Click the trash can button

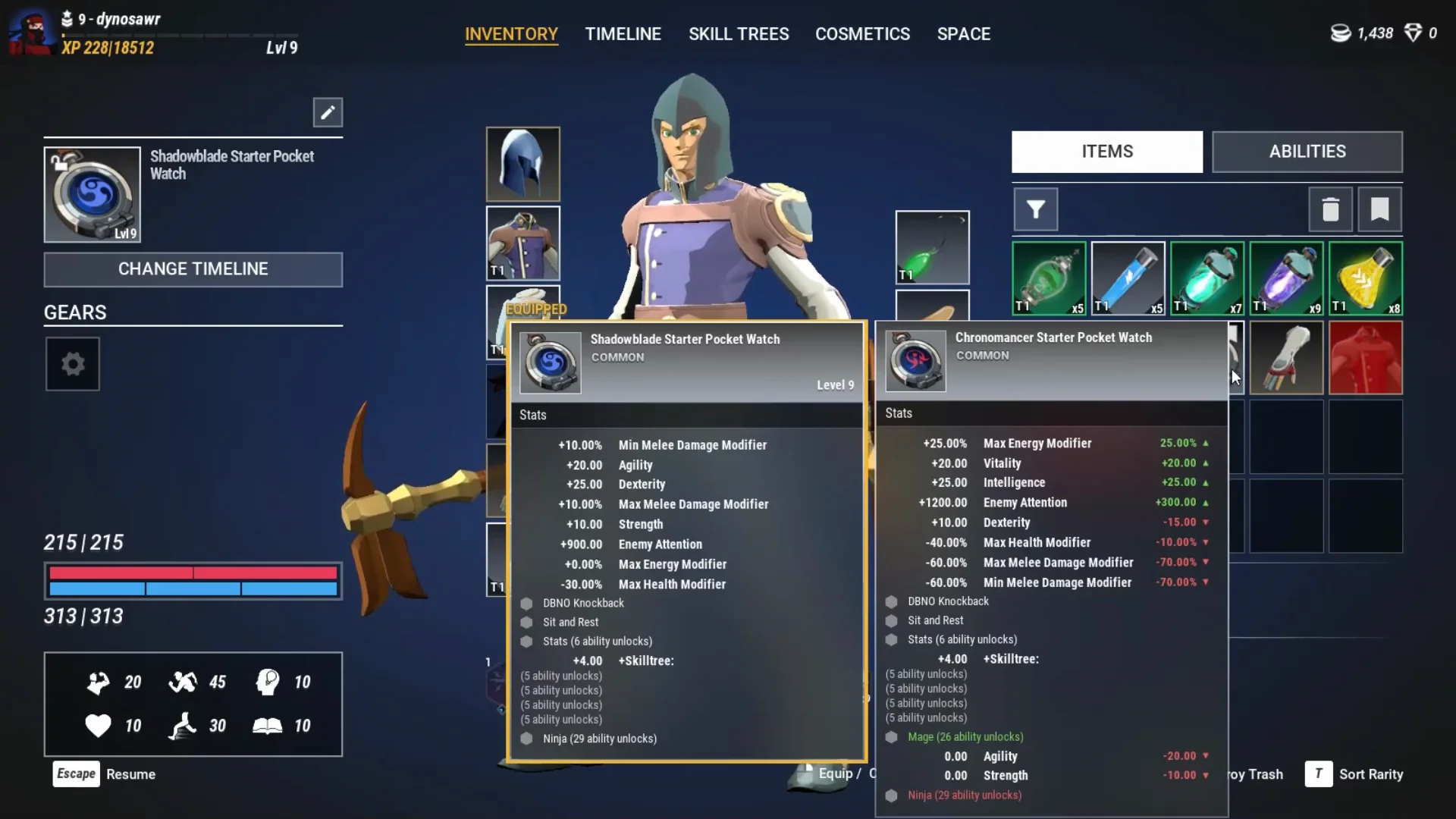tap(1330, 209)
